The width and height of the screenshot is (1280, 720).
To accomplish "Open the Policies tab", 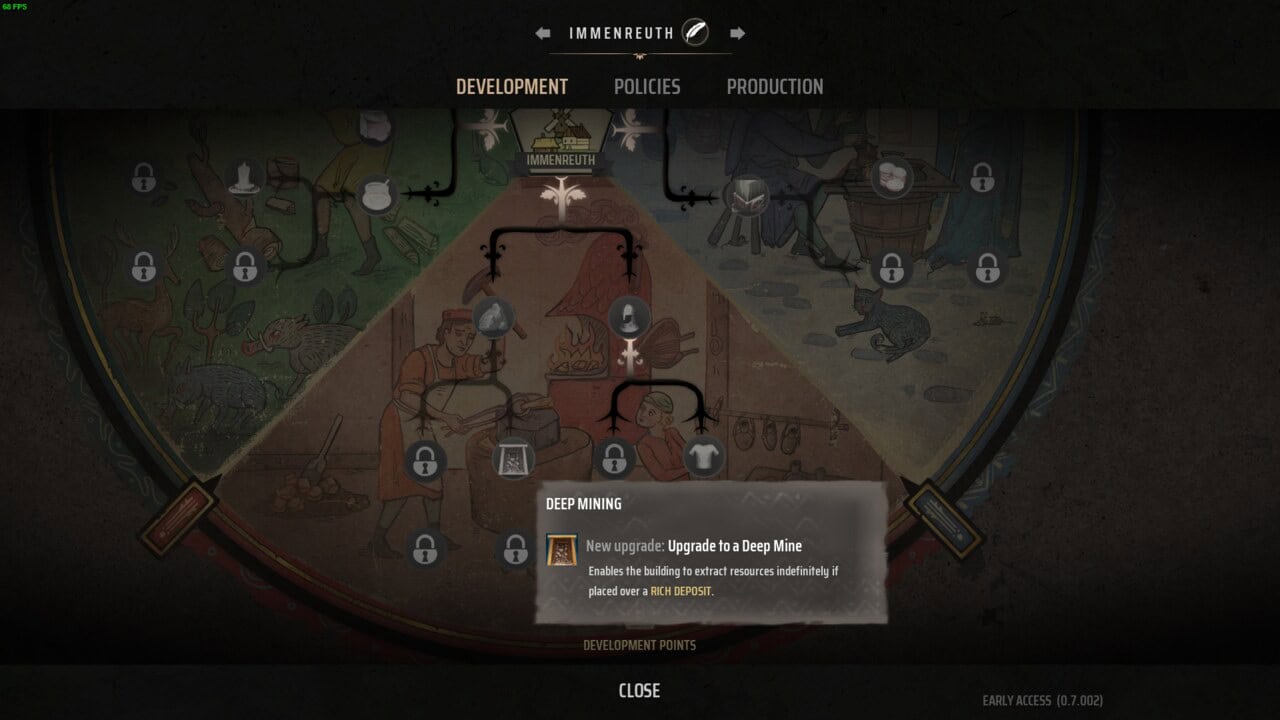I will click(647, 87).
